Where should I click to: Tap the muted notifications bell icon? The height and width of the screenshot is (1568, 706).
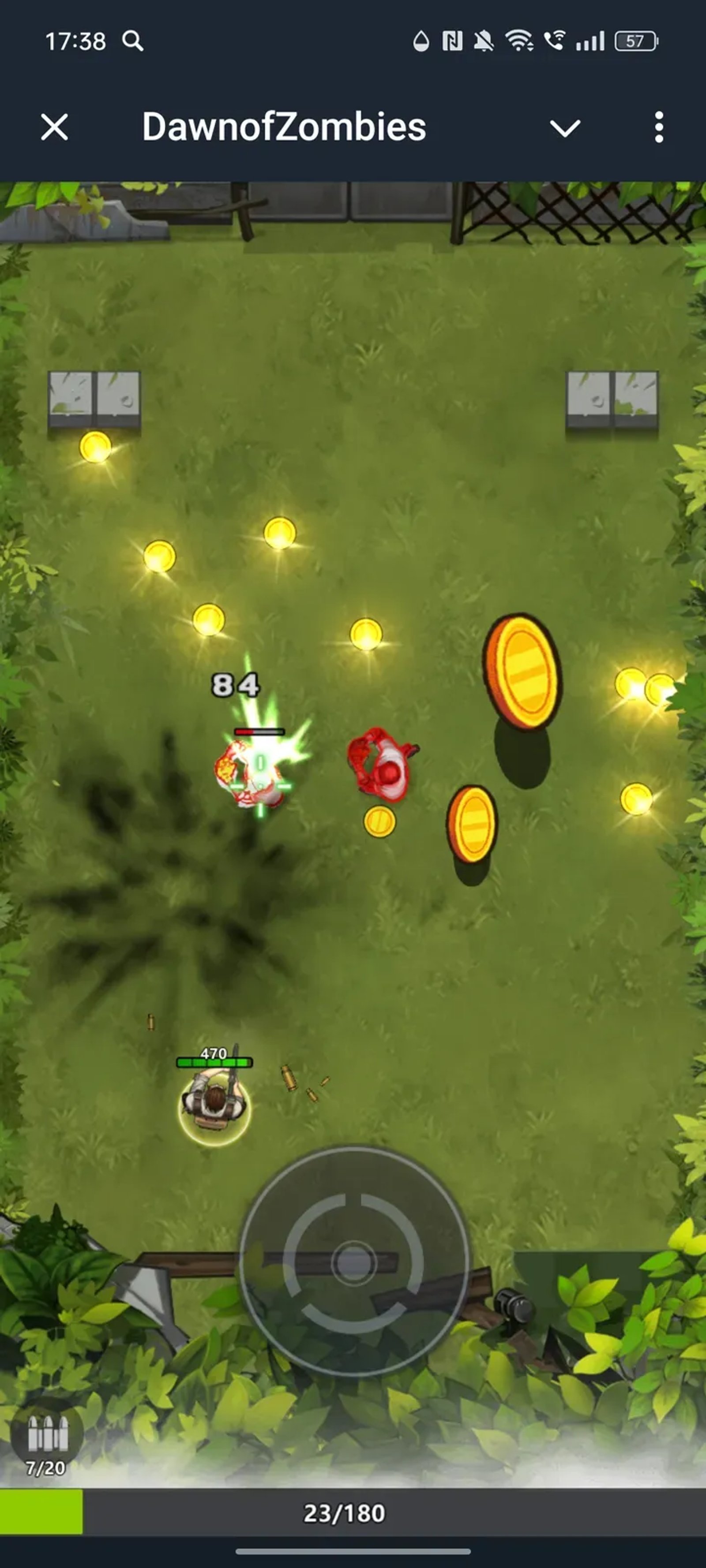coord(483,40)
